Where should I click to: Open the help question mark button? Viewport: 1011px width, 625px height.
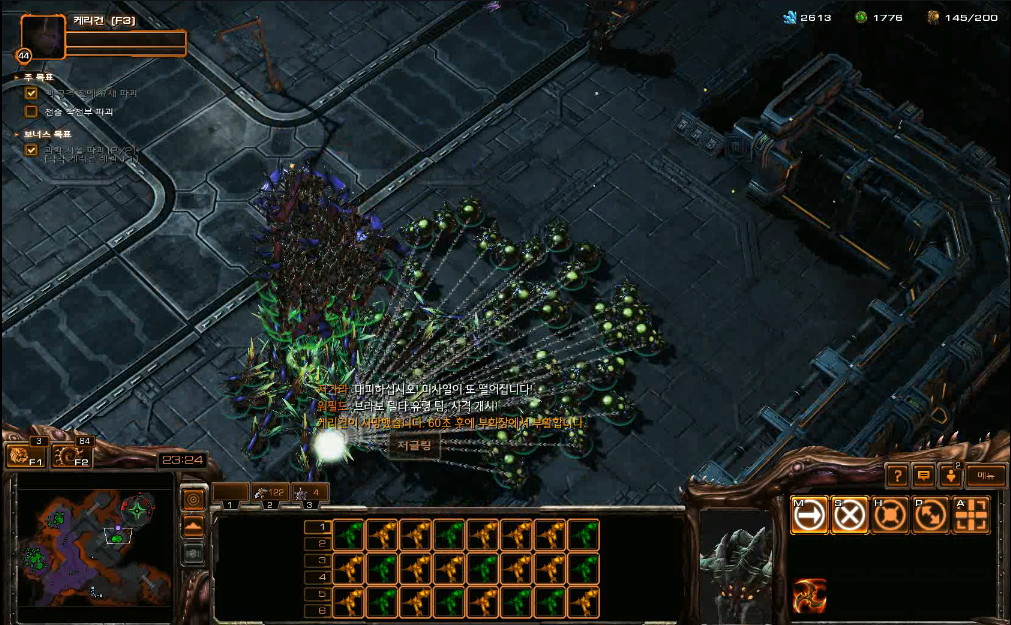(898, 475)
